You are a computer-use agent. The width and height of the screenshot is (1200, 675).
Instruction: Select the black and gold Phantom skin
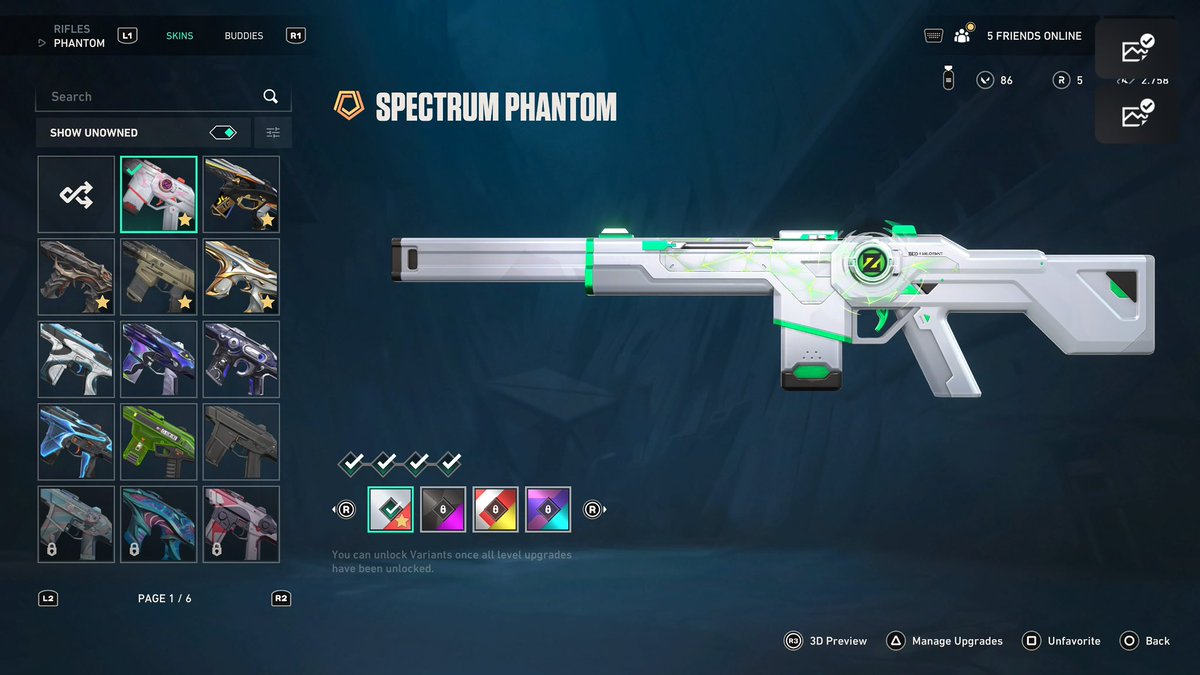(x=241, y=195)
